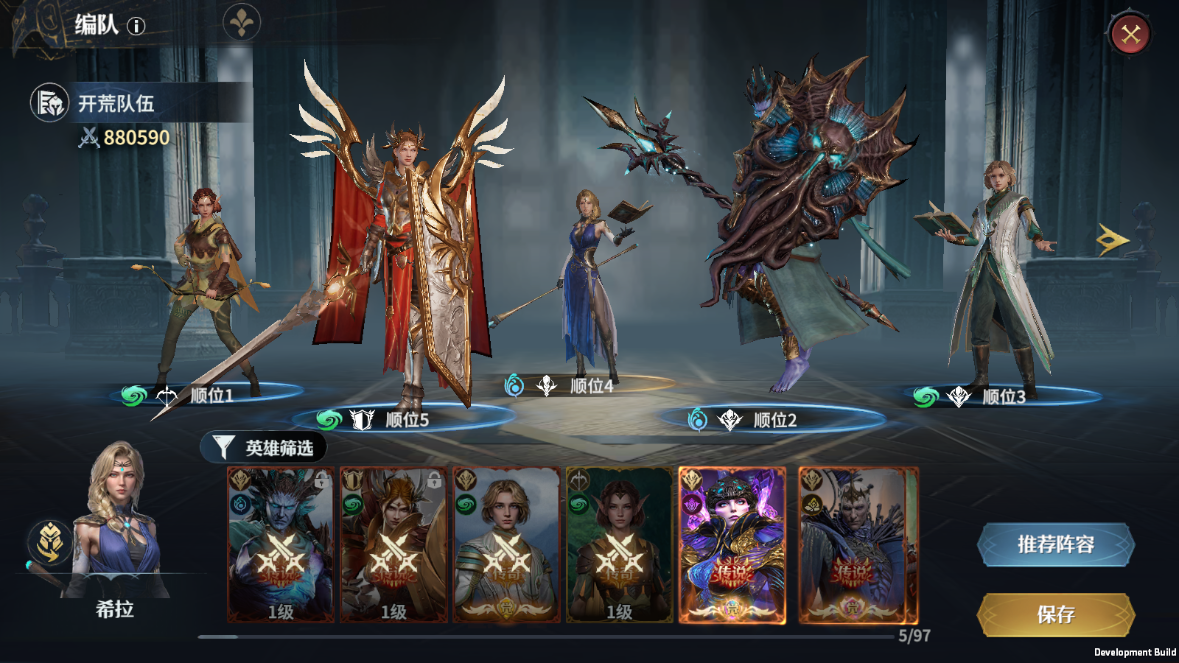This screenshot has height=663, width=1179.
Task: Open the 开荒队伍 team name icon
Action: click(x=49, y=102)
